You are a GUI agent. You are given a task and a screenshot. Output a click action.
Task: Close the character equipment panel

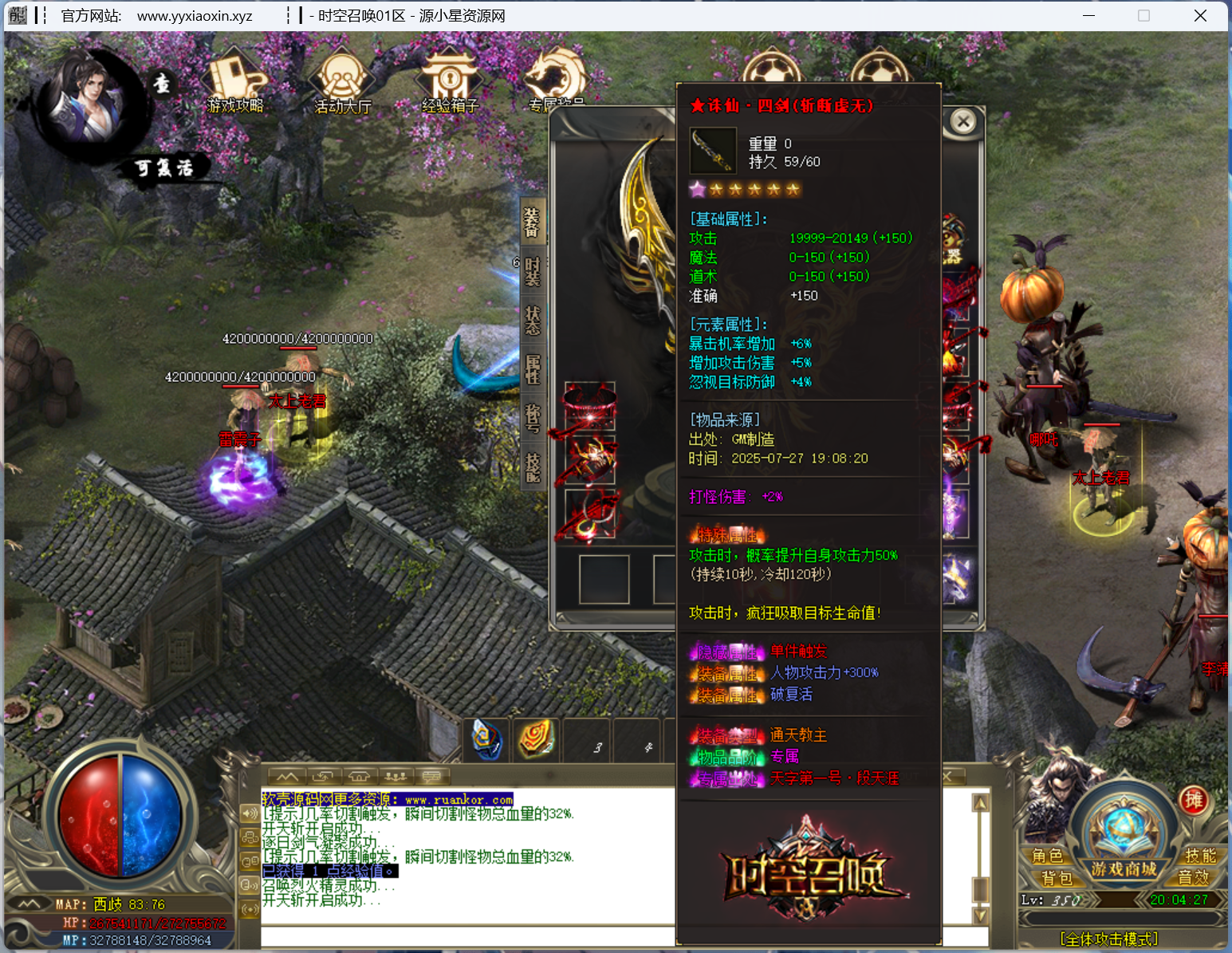click(x=963, y=121)
